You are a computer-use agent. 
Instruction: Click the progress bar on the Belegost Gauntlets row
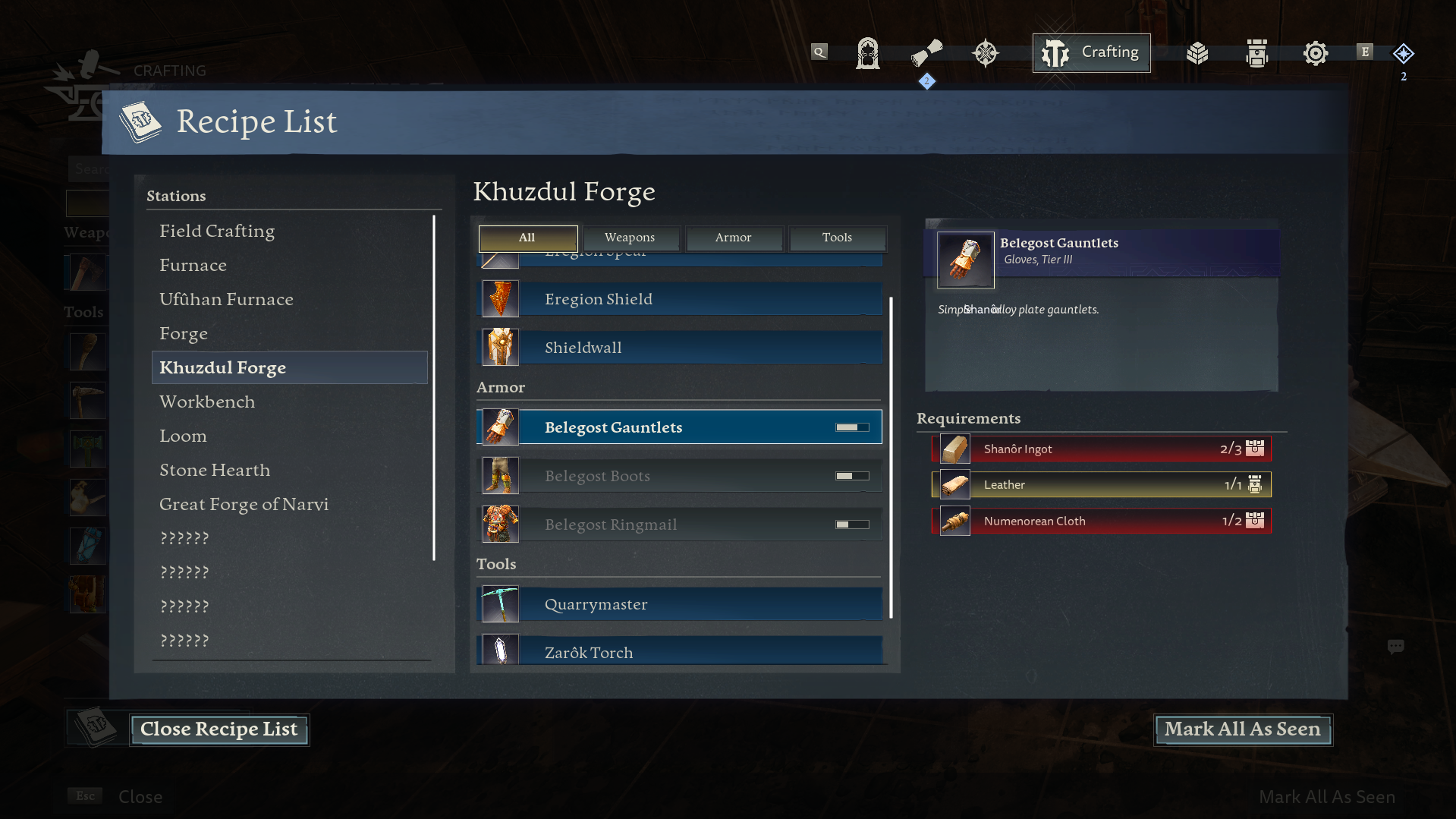coord(851,427)
